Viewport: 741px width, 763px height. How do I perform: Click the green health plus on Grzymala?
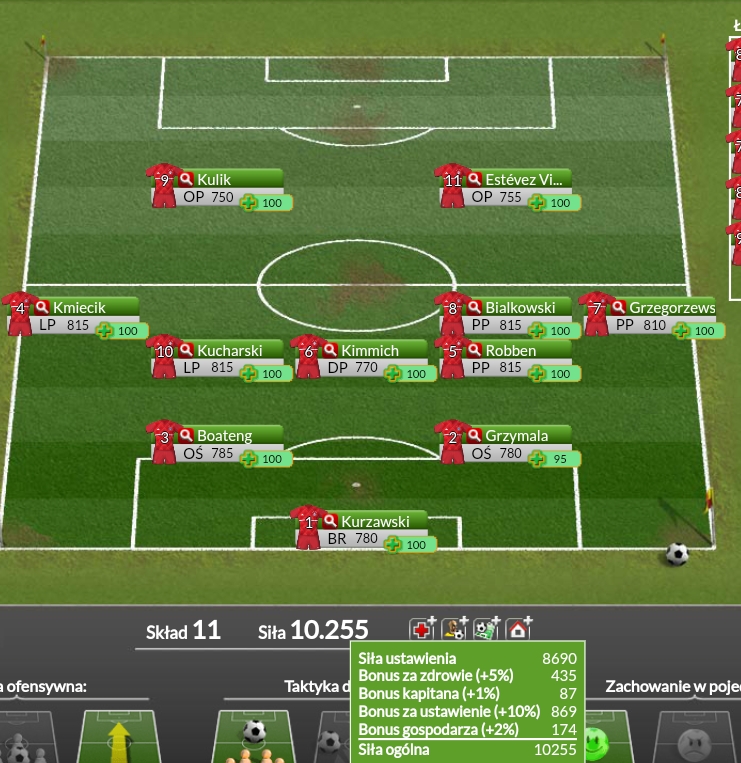(537, 460)
